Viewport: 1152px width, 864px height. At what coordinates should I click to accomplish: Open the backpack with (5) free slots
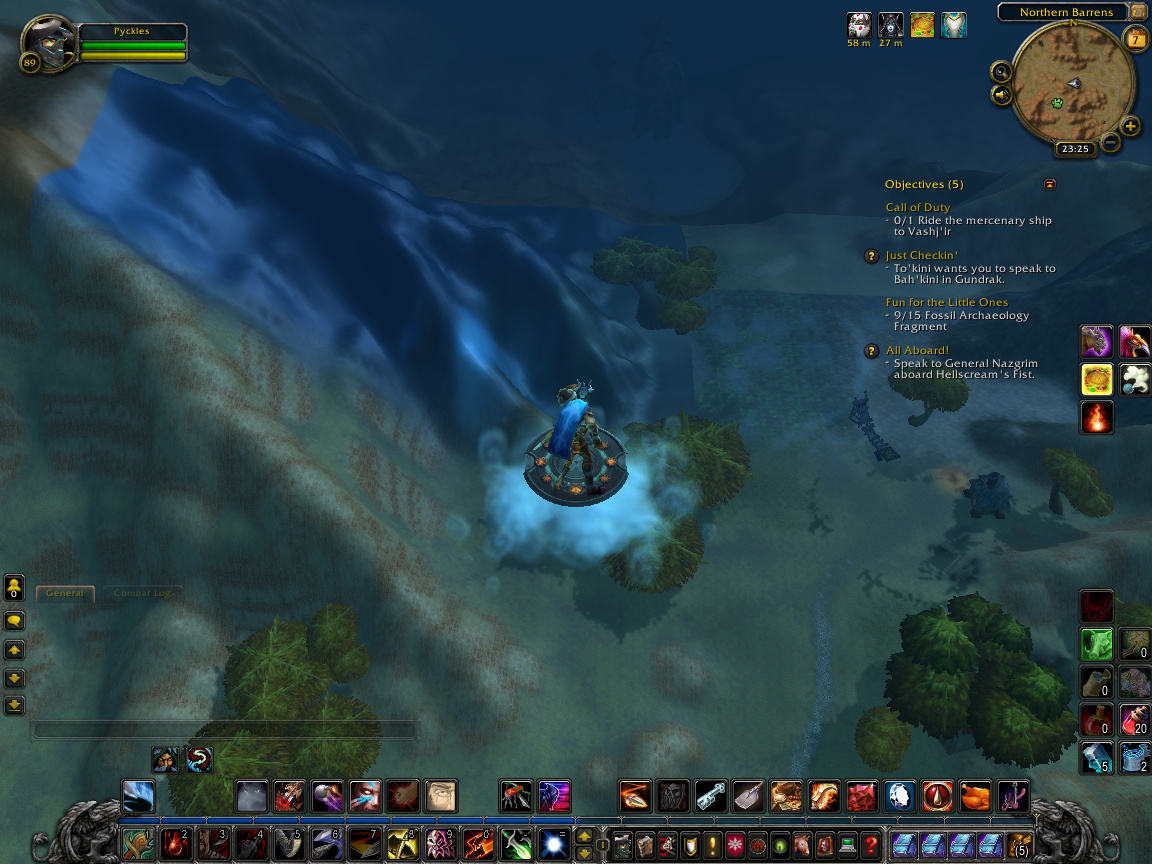pyautogui.click(x=1019, y=844)
